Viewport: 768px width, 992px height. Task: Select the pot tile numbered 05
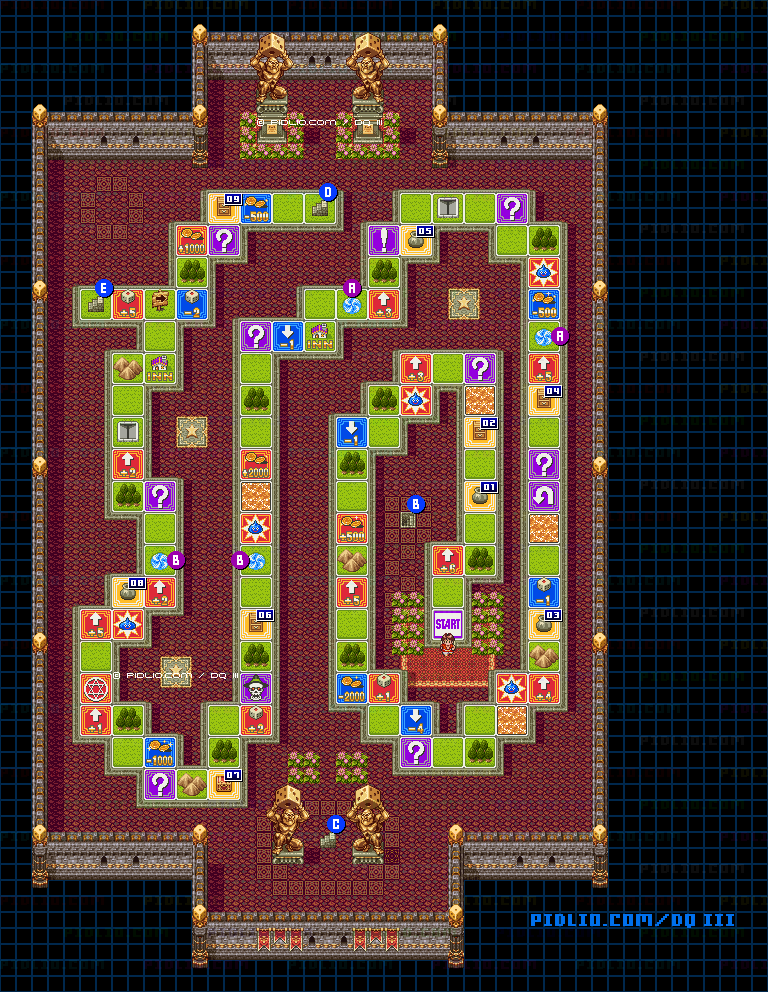416,241
